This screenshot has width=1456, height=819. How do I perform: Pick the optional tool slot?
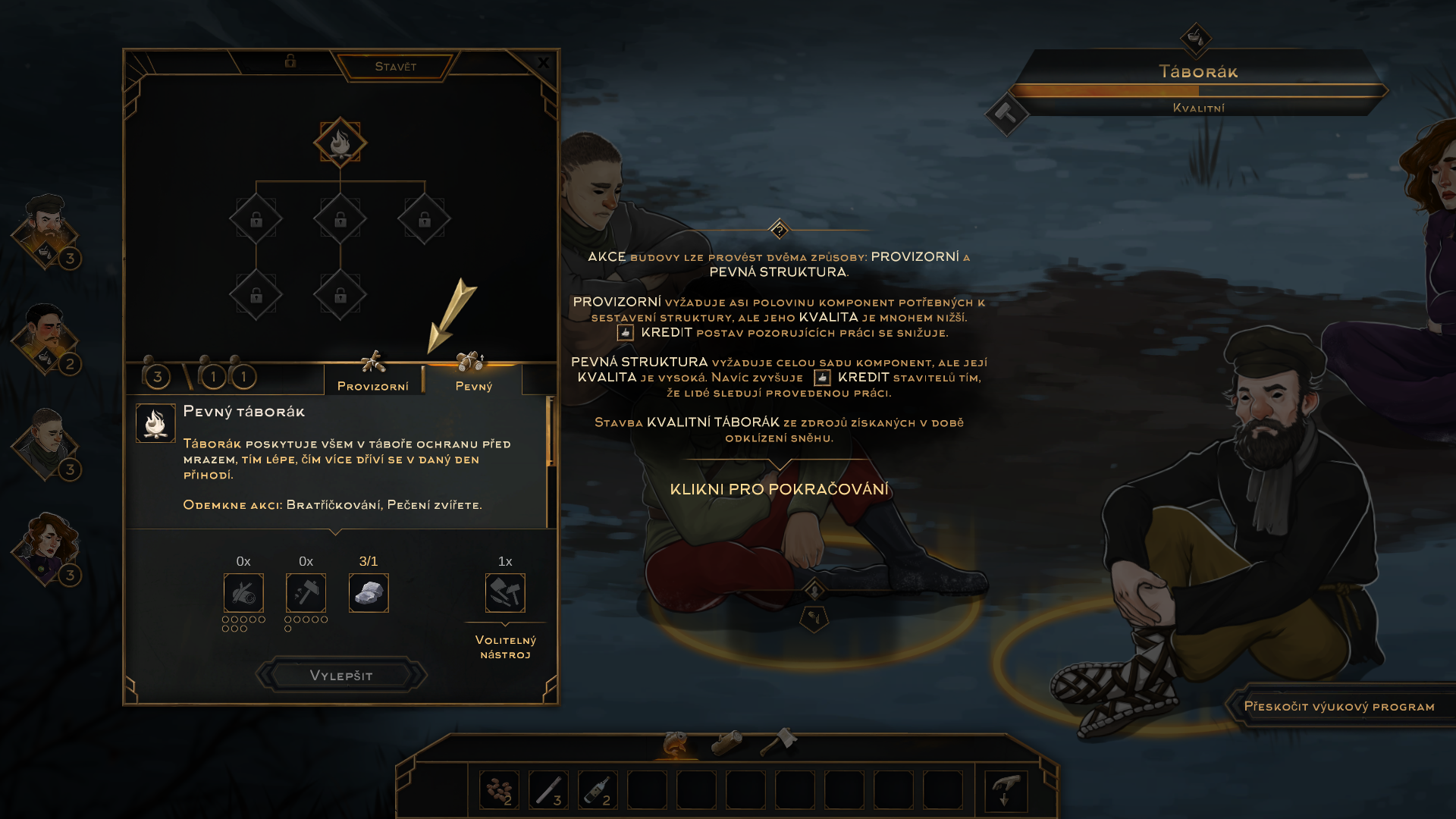coord(505,593)
